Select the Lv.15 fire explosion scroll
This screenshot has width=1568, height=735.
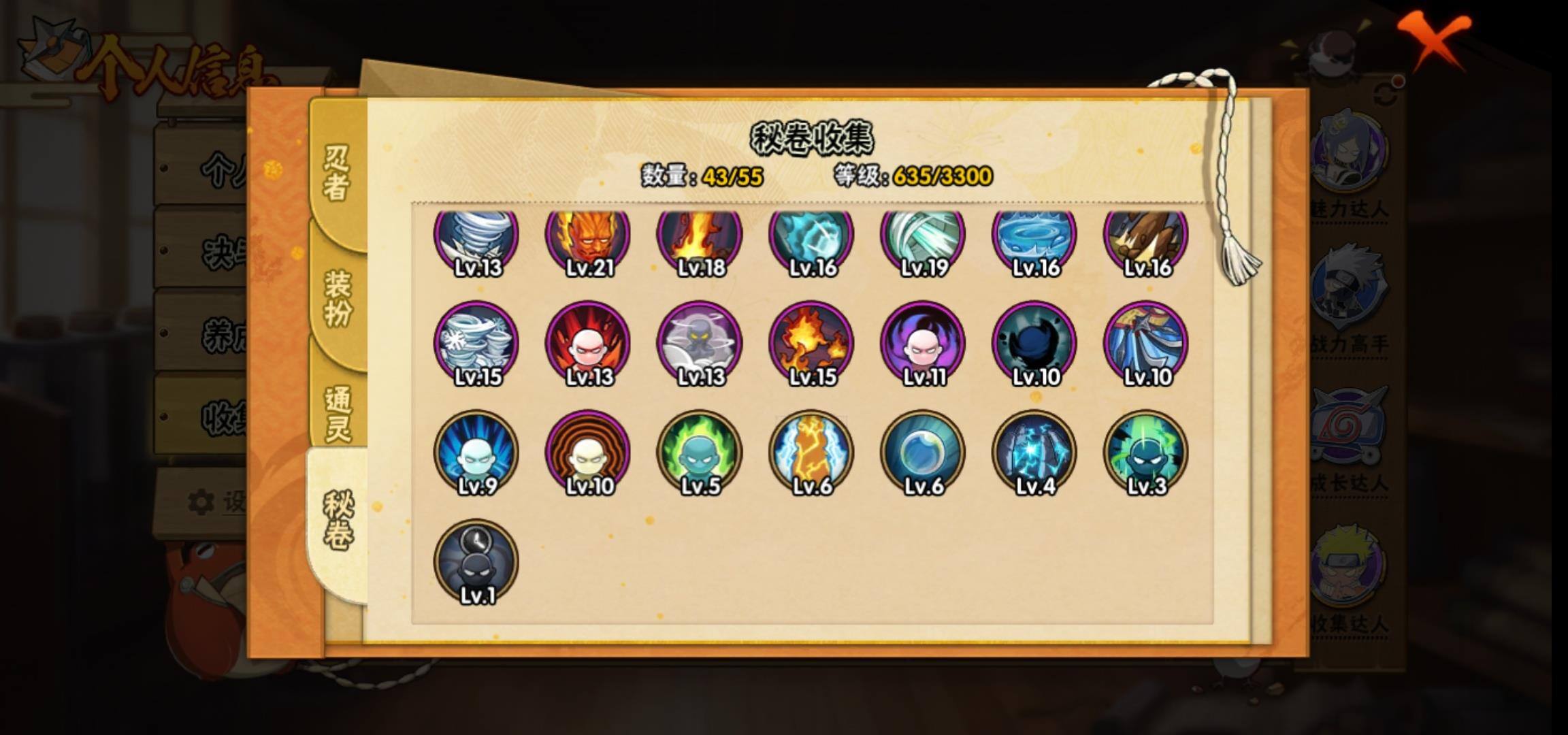click(x=811, y=344)
